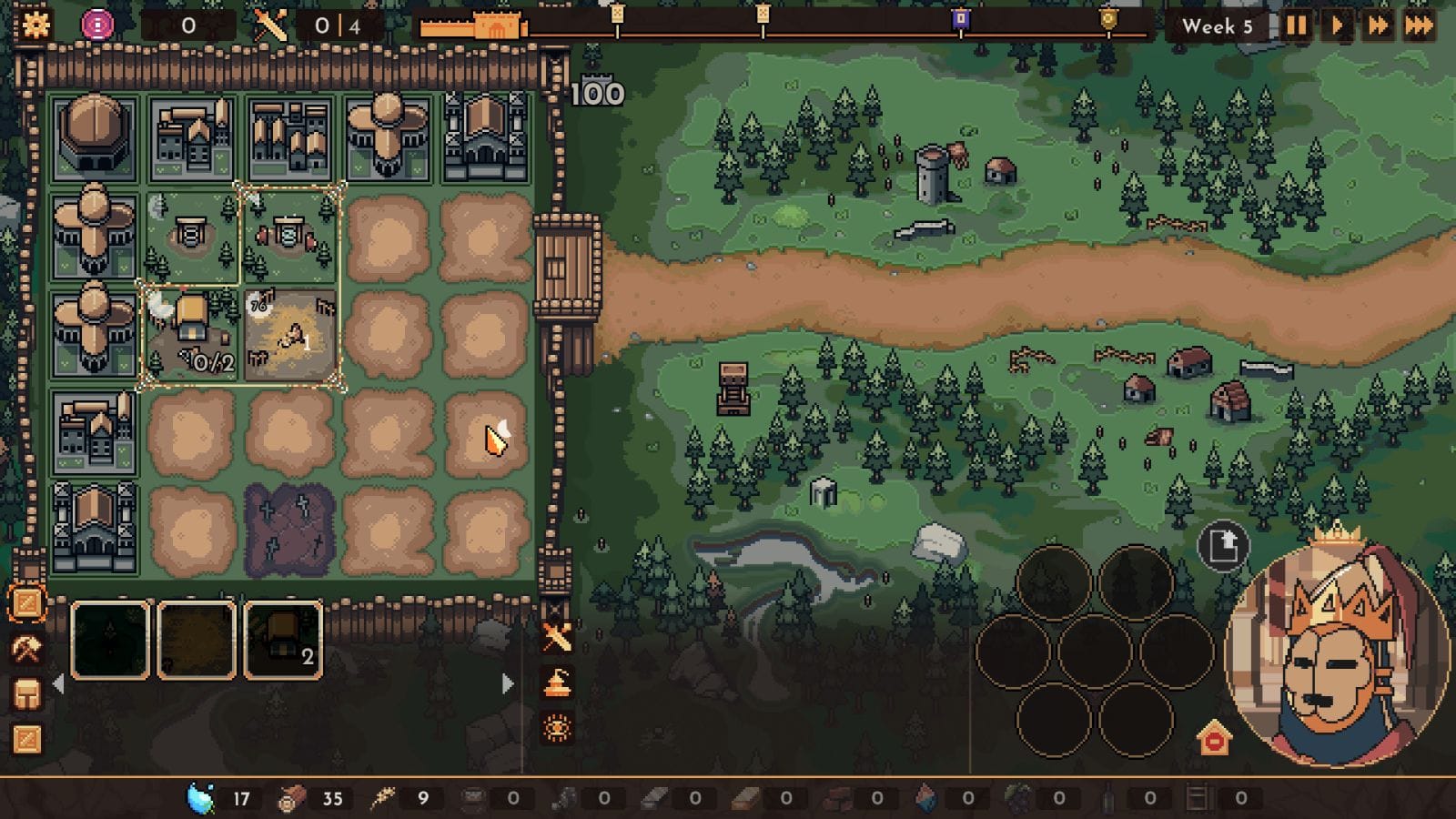This screenshot has width=1456, height=819.
Task: Open the crossed swords combat panel
Action: point(556,637)
